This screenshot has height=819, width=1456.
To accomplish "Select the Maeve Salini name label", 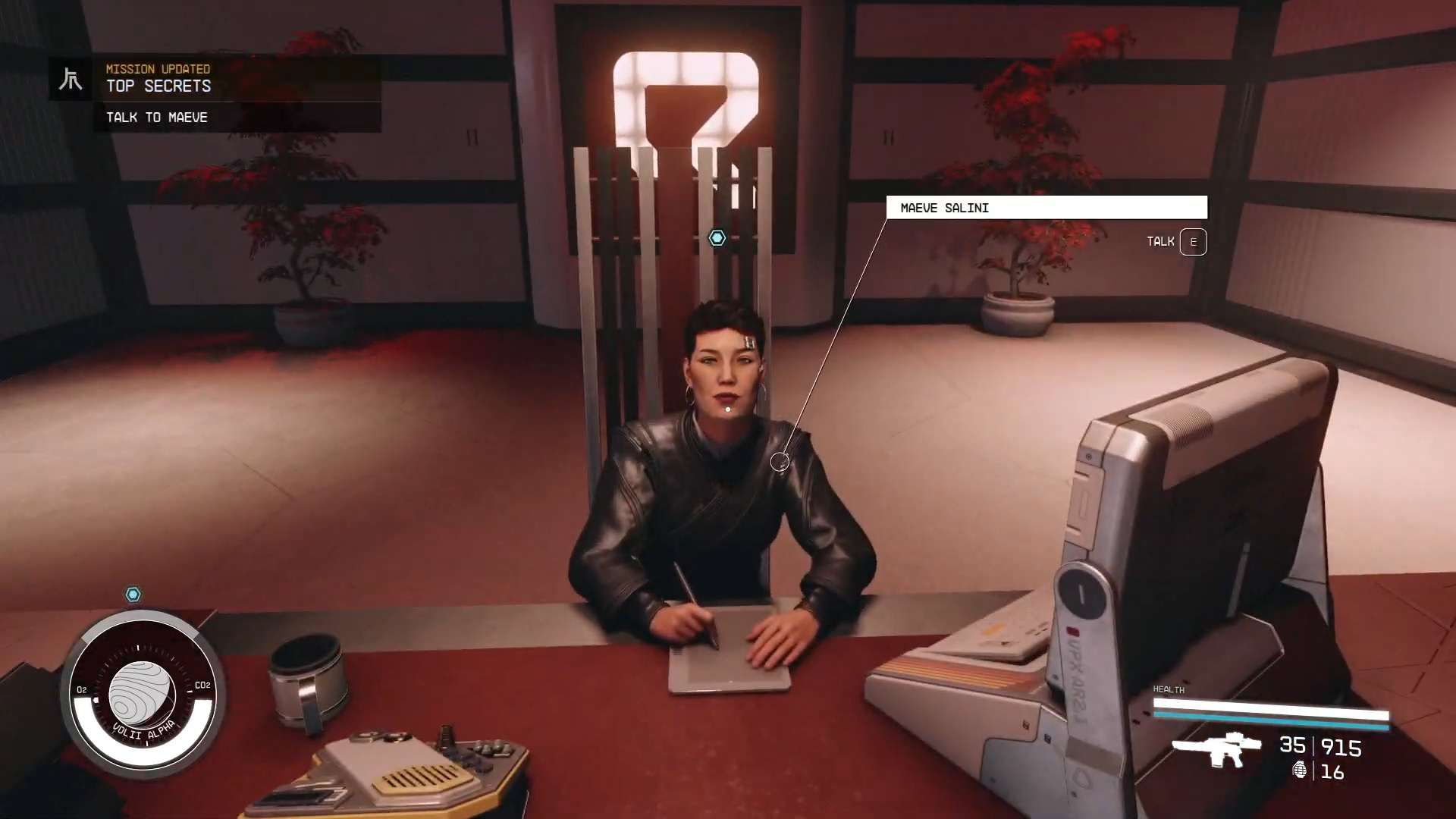I will (1046, 208).
